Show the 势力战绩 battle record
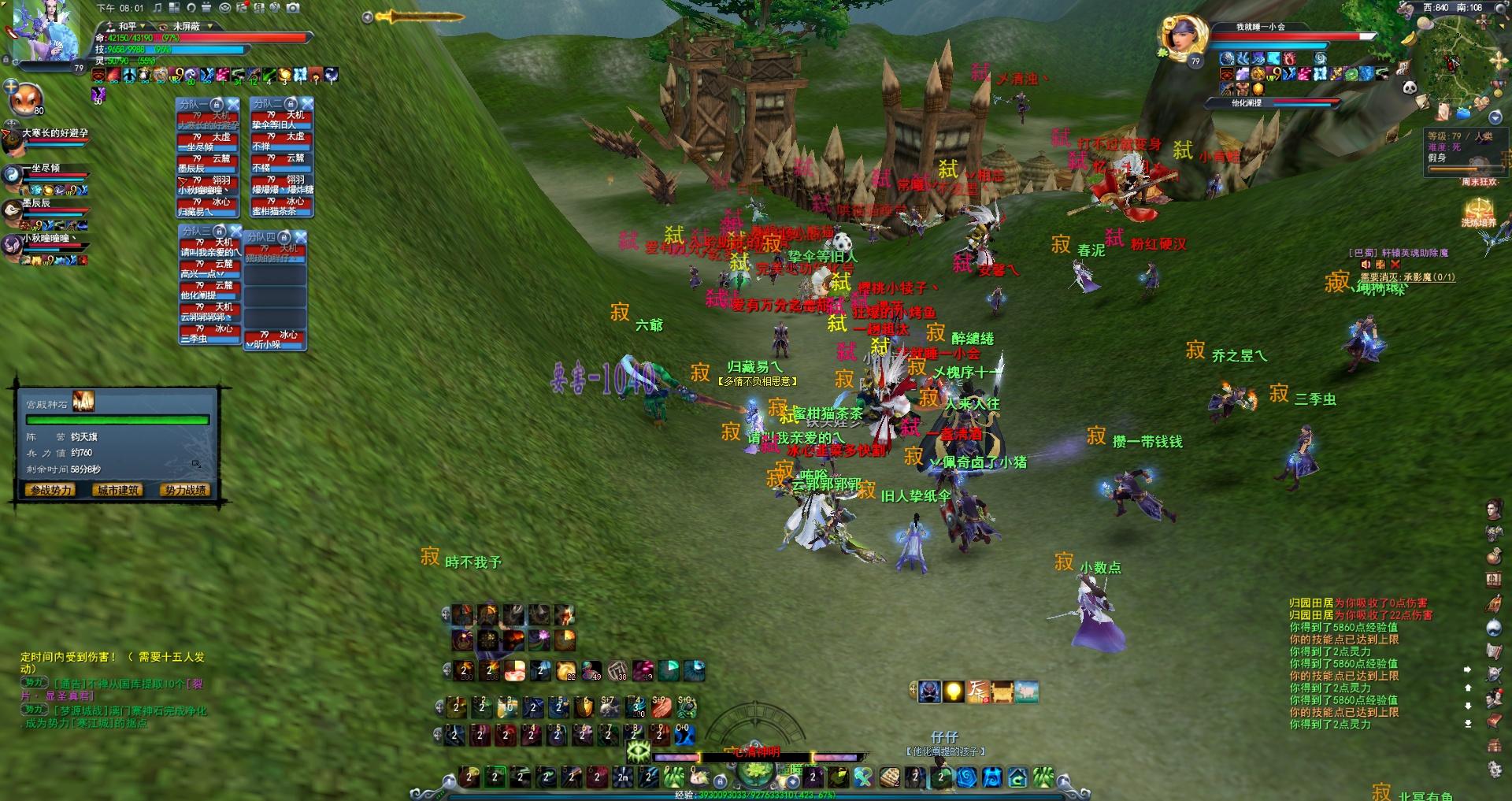Screen dimensions: 1512x801 [x=186, y=490]
